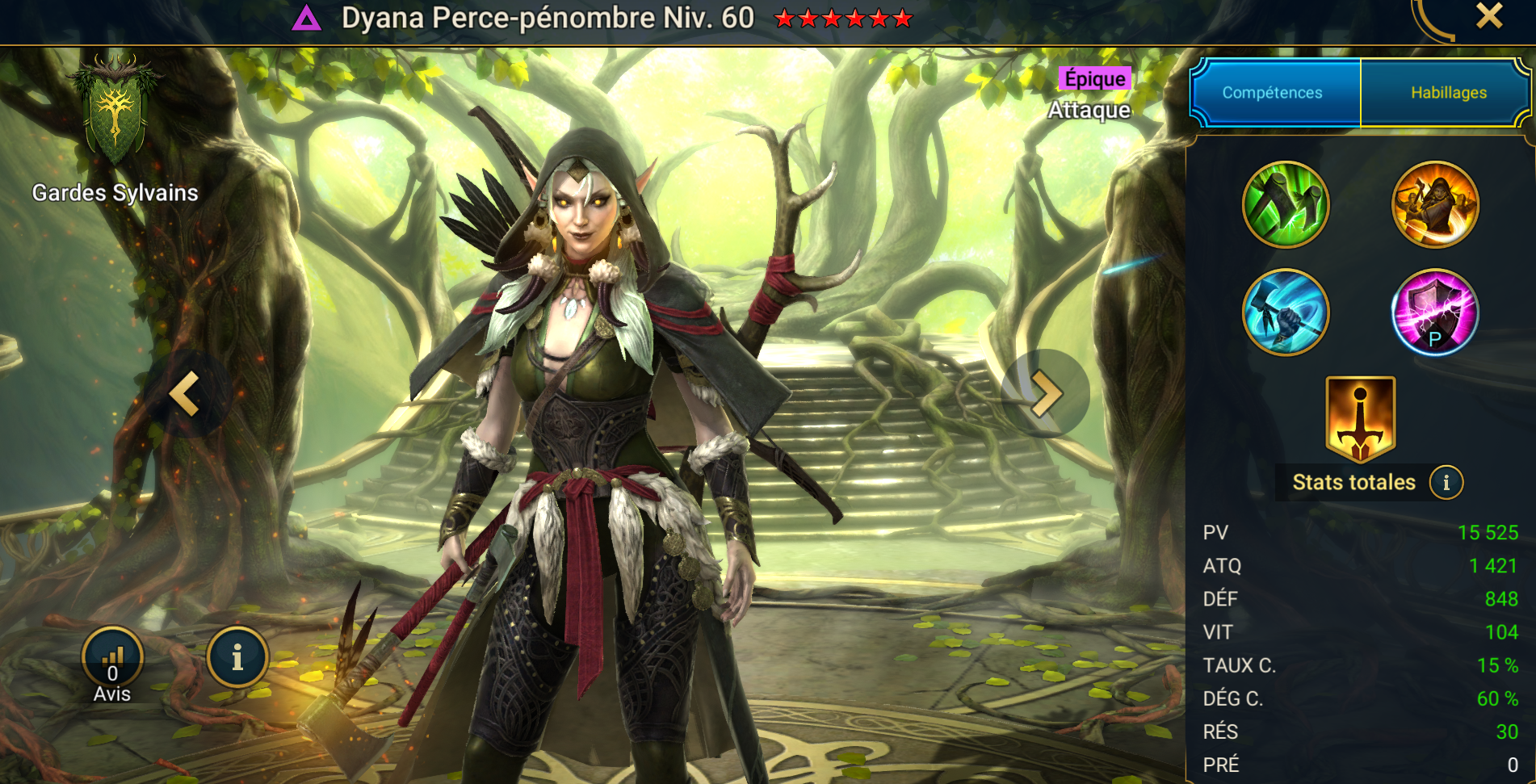
Task: Open the Habillages tab
Action: 1447,93
